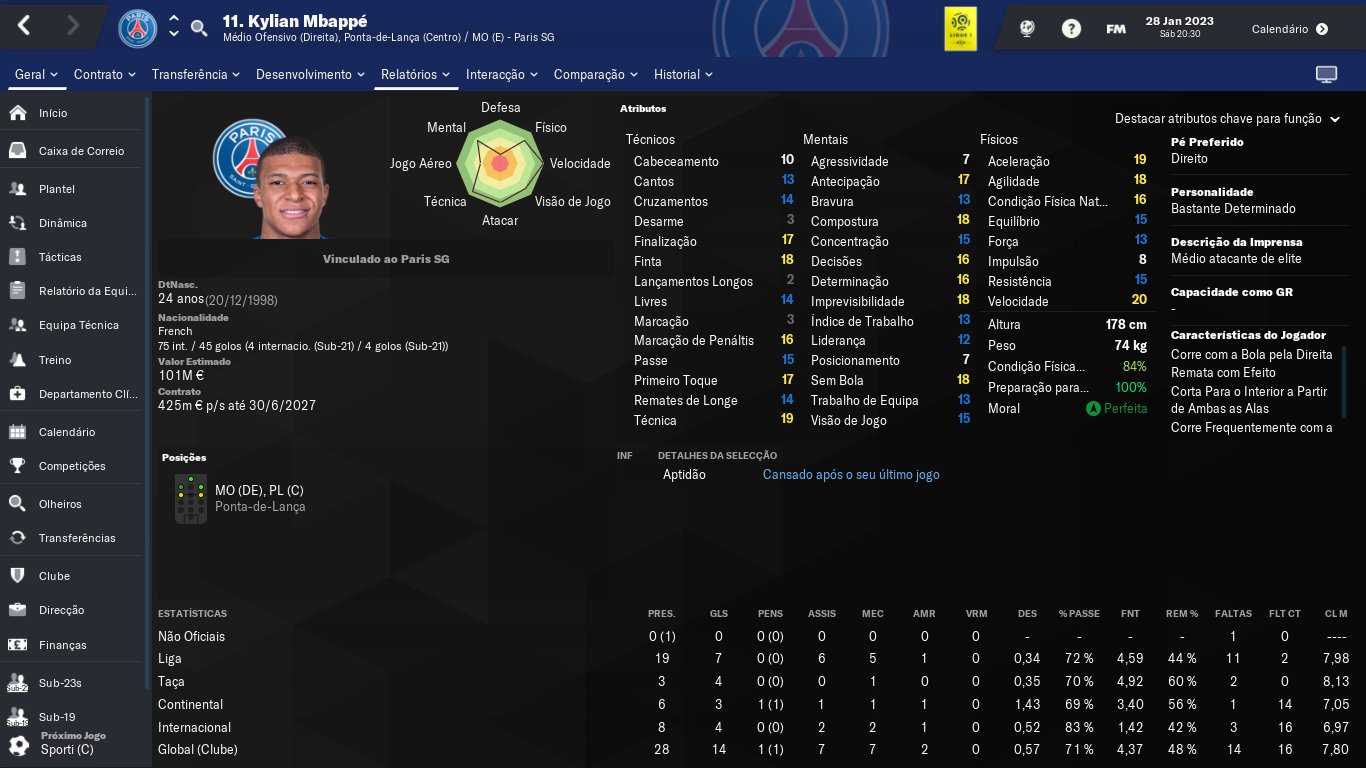Select the Relatórios tab

[415, 75]
